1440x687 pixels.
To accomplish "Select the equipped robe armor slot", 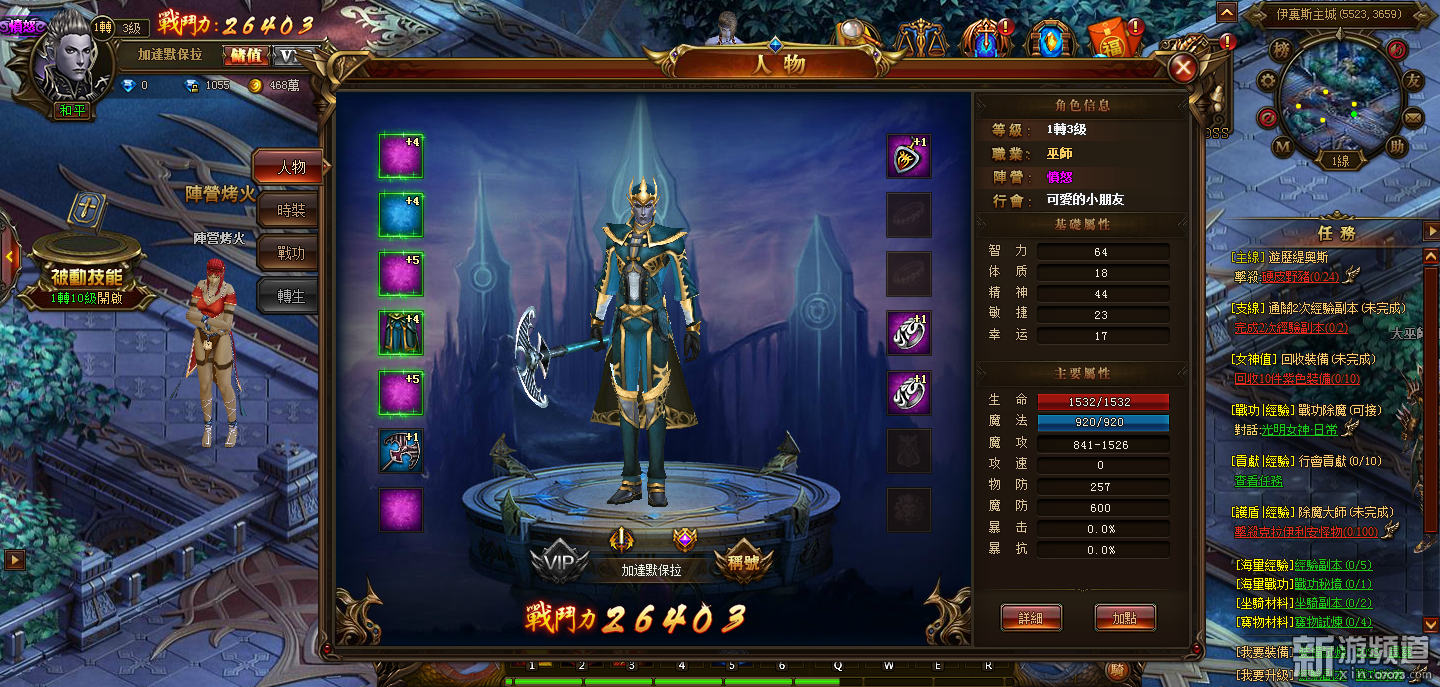I will (400, 333).
